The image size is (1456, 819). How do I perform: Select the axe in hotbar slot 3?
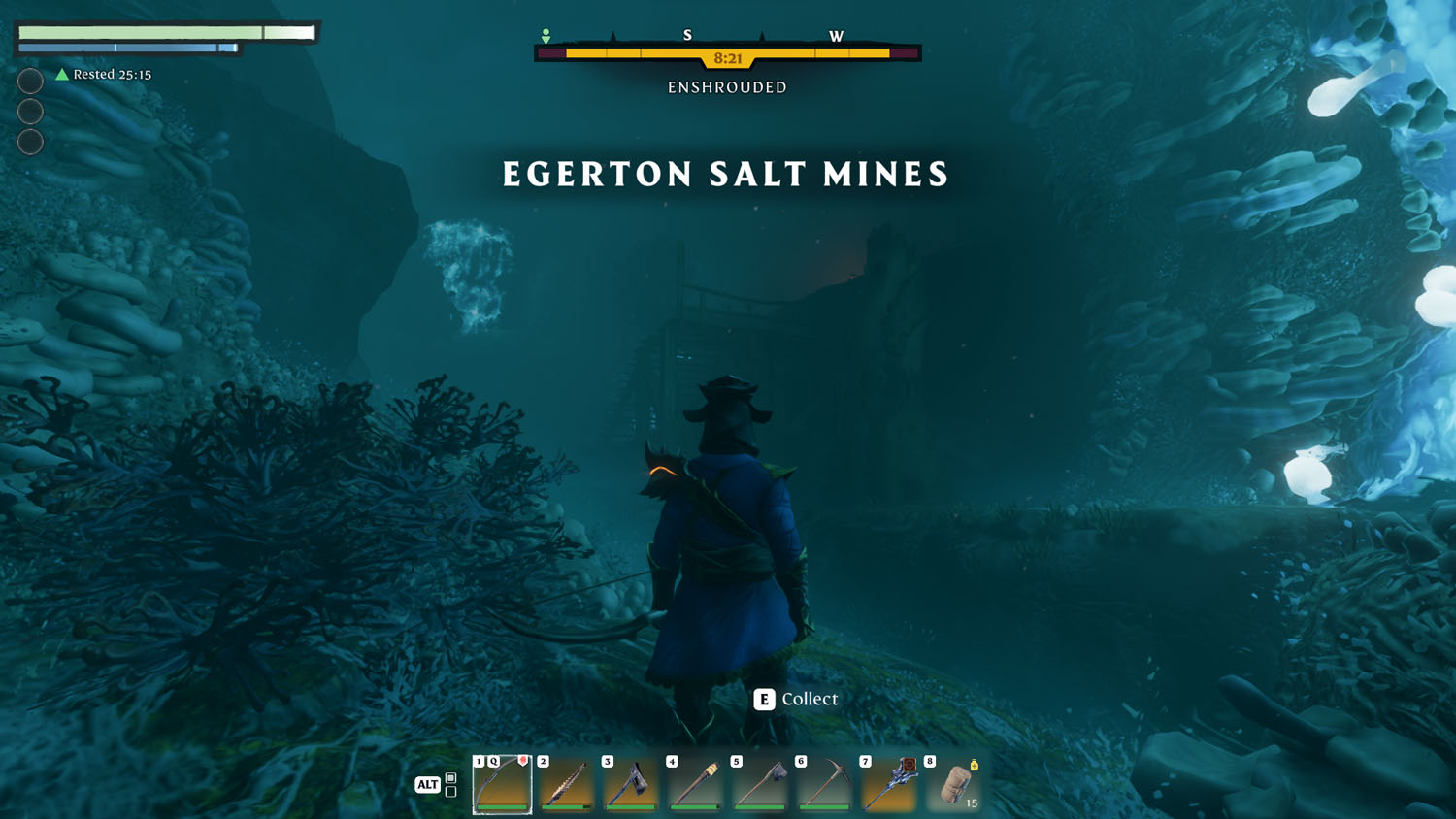click(x=631, y=784)
